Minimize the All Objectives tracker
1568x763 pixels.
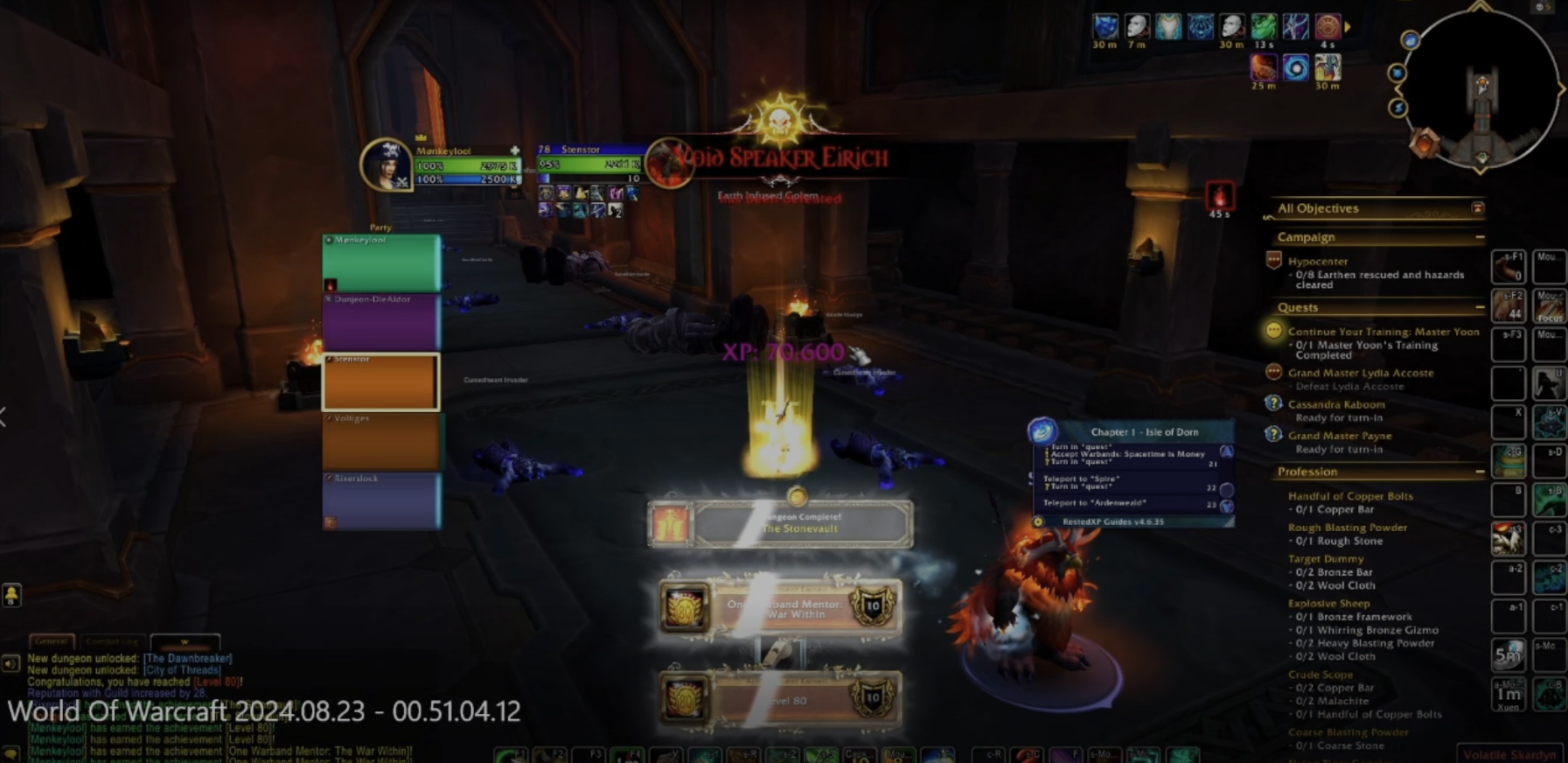point(1477,208)
